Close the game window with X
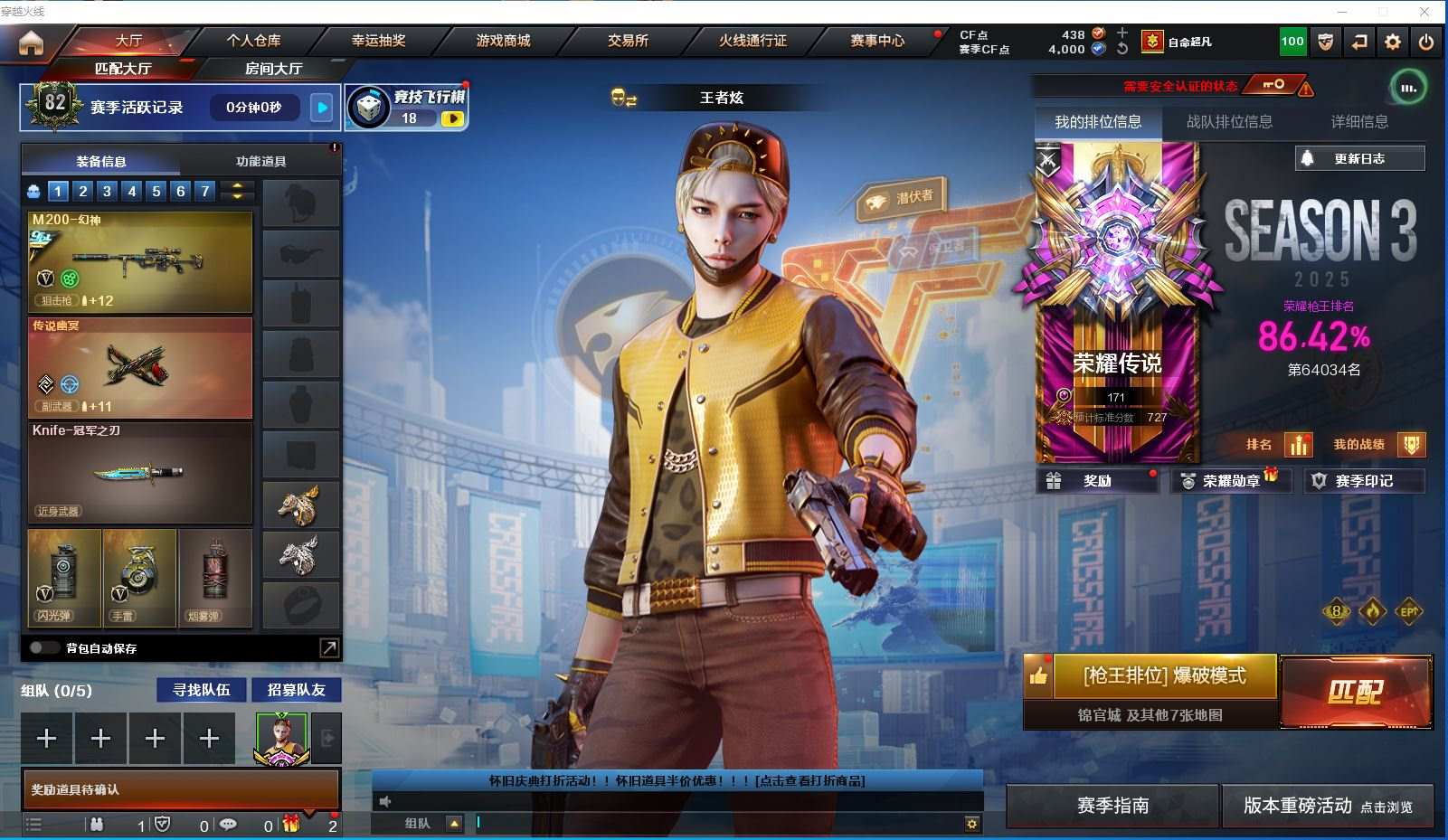1448x840 pixels. [x=1424, y=12]
